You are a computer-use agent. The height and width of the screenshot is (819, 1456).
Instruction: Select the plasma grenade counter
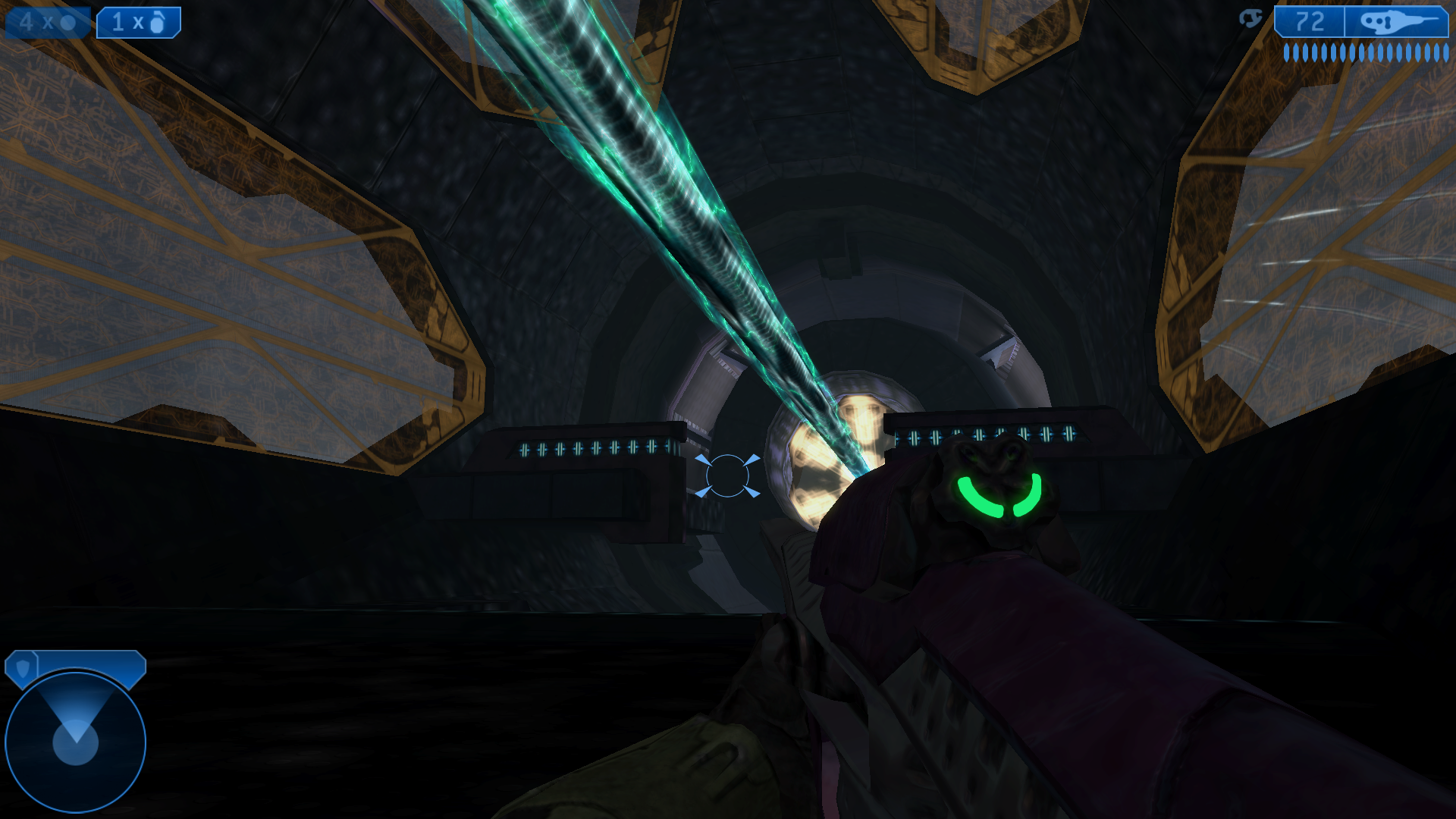point(47,22)
